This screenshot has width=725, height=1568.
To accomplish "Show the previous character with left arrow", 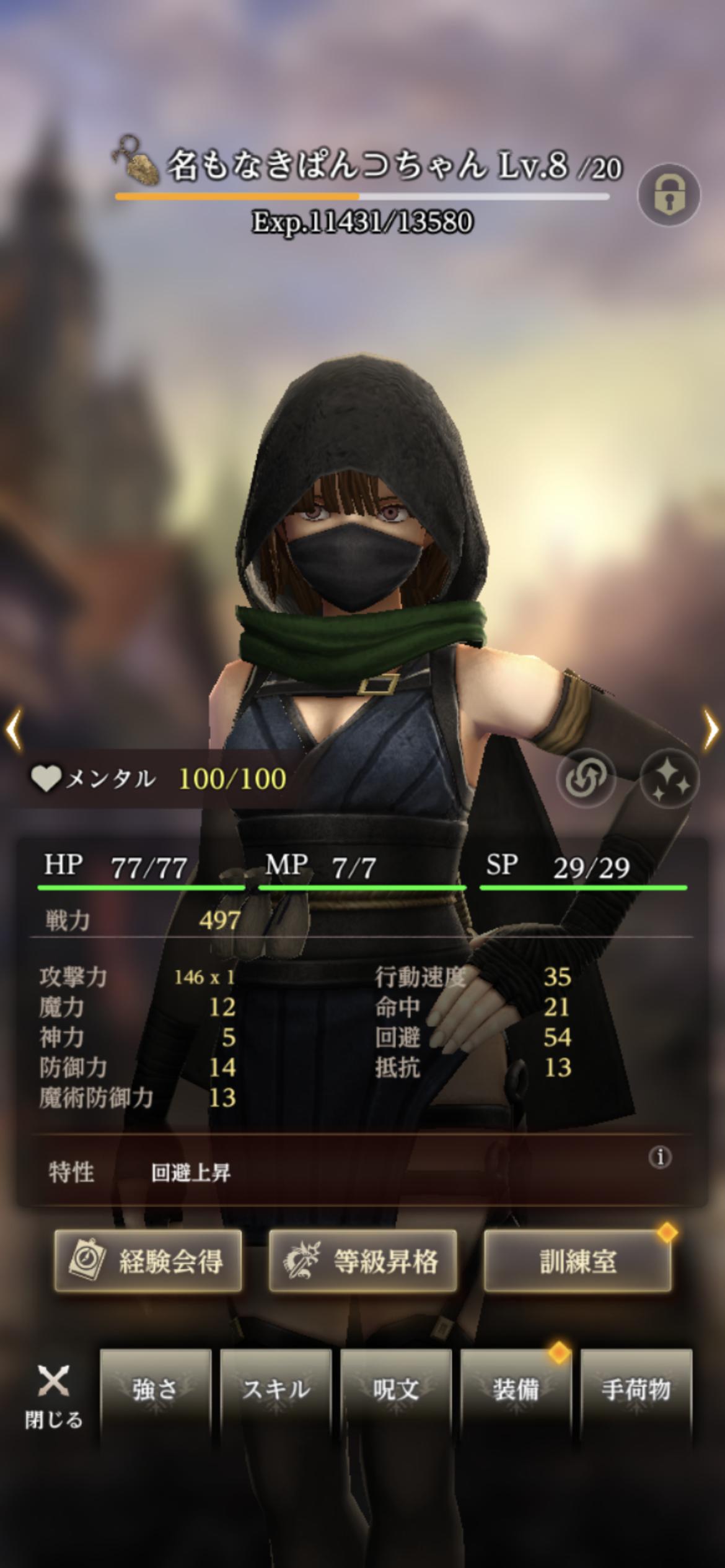I will (x=14, y=731).
